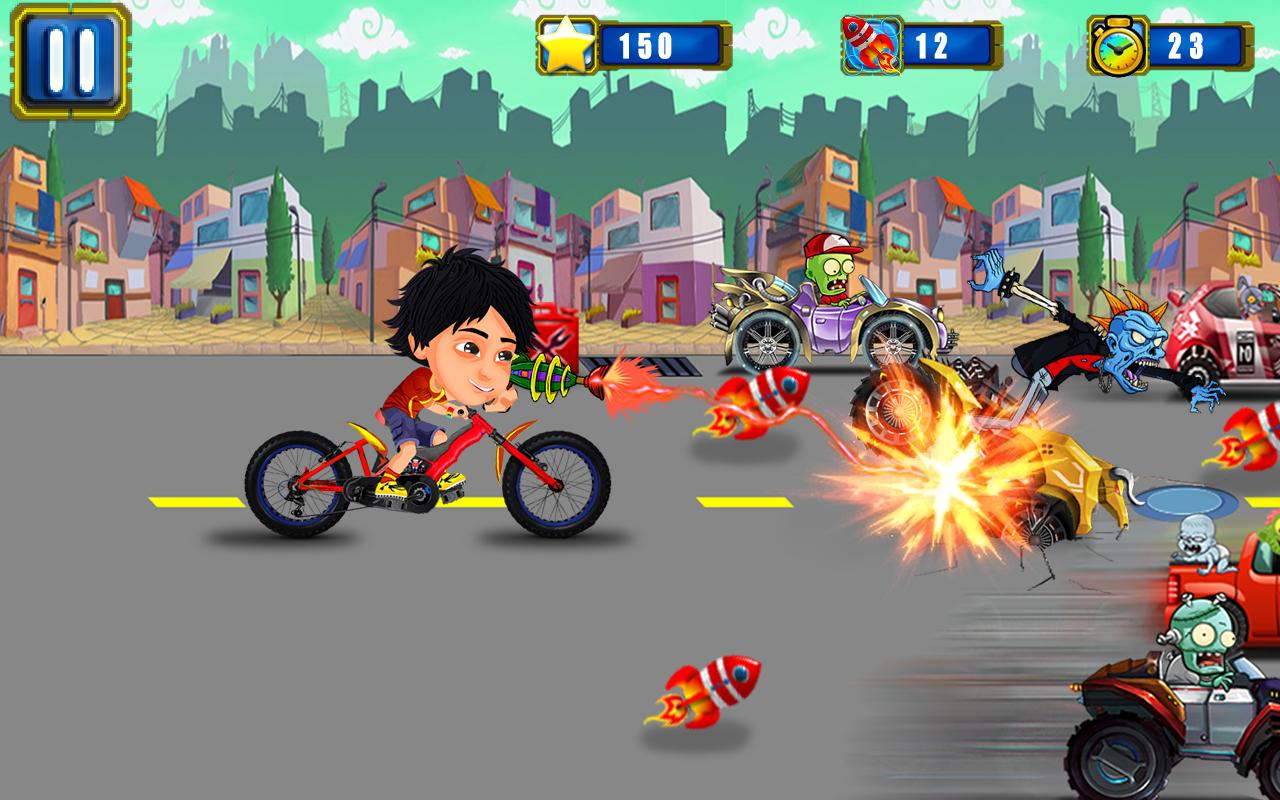This screenshot has height=800, width=1280.
Task: Open the timer display showing 23
Action: (1194, 44)
